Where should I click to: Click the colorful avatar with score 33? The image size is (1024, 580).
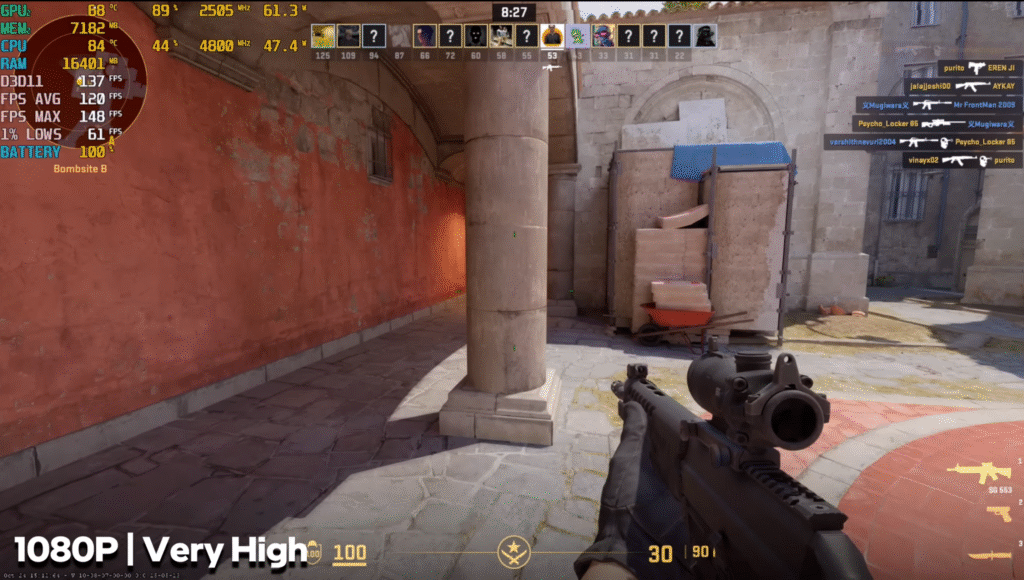coord(603,37)
